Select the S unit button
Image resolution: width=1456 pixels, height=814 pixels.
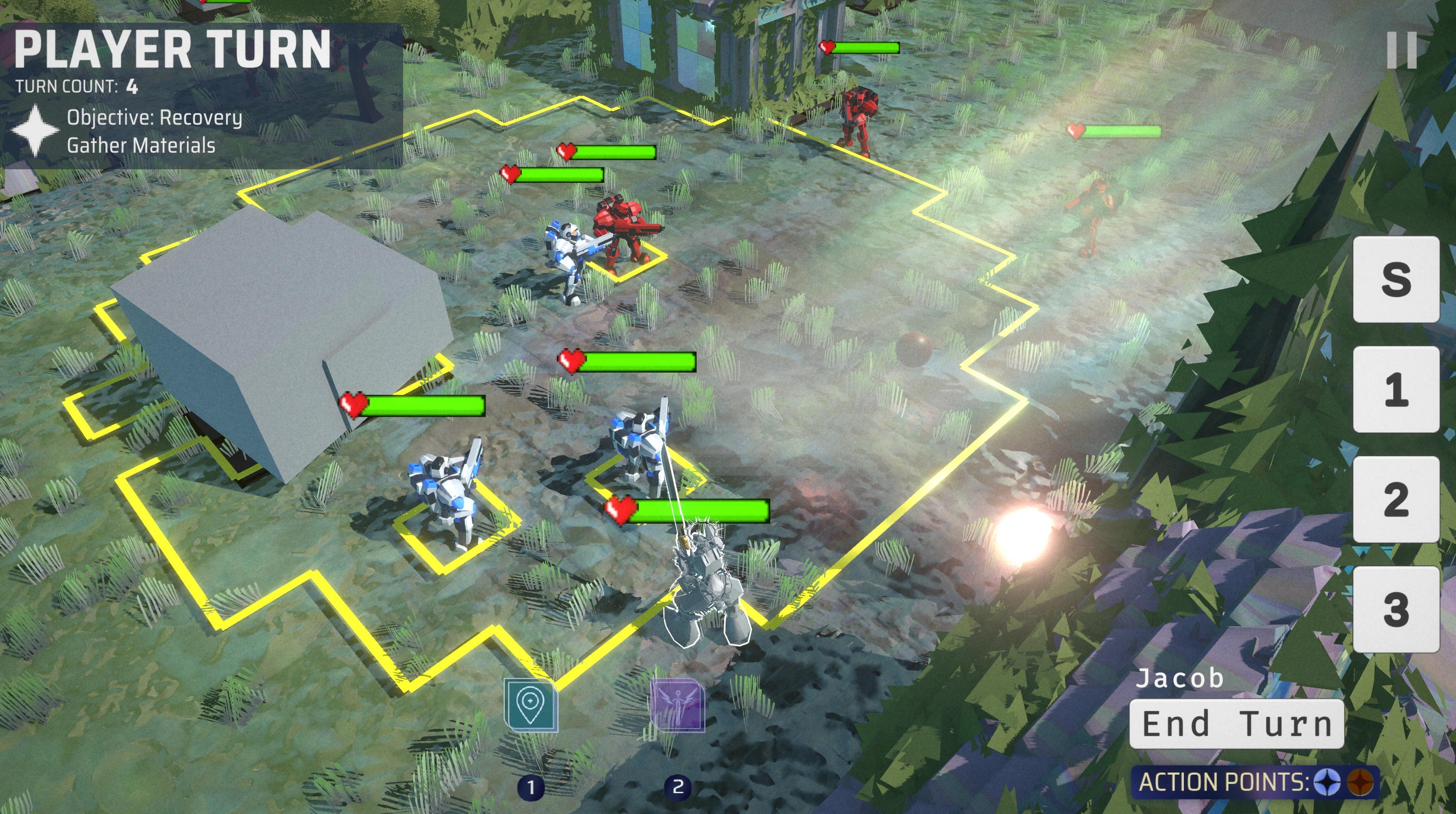pos(1395,279)
